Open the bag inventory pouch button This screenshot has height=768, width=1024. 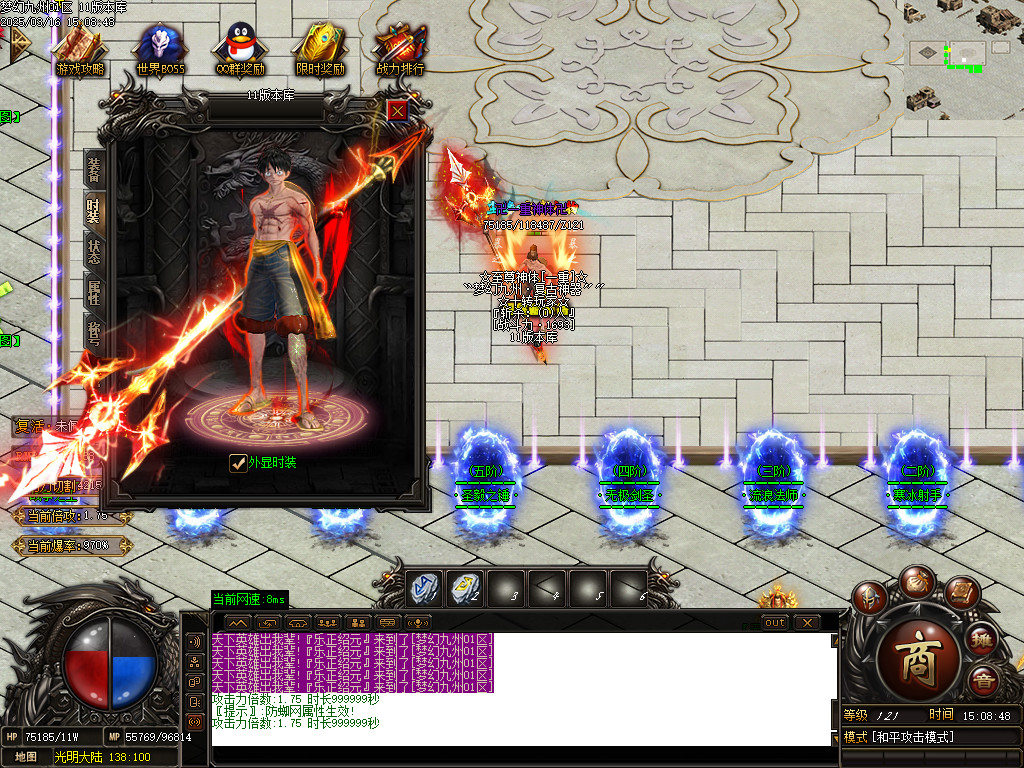(916, 582)
